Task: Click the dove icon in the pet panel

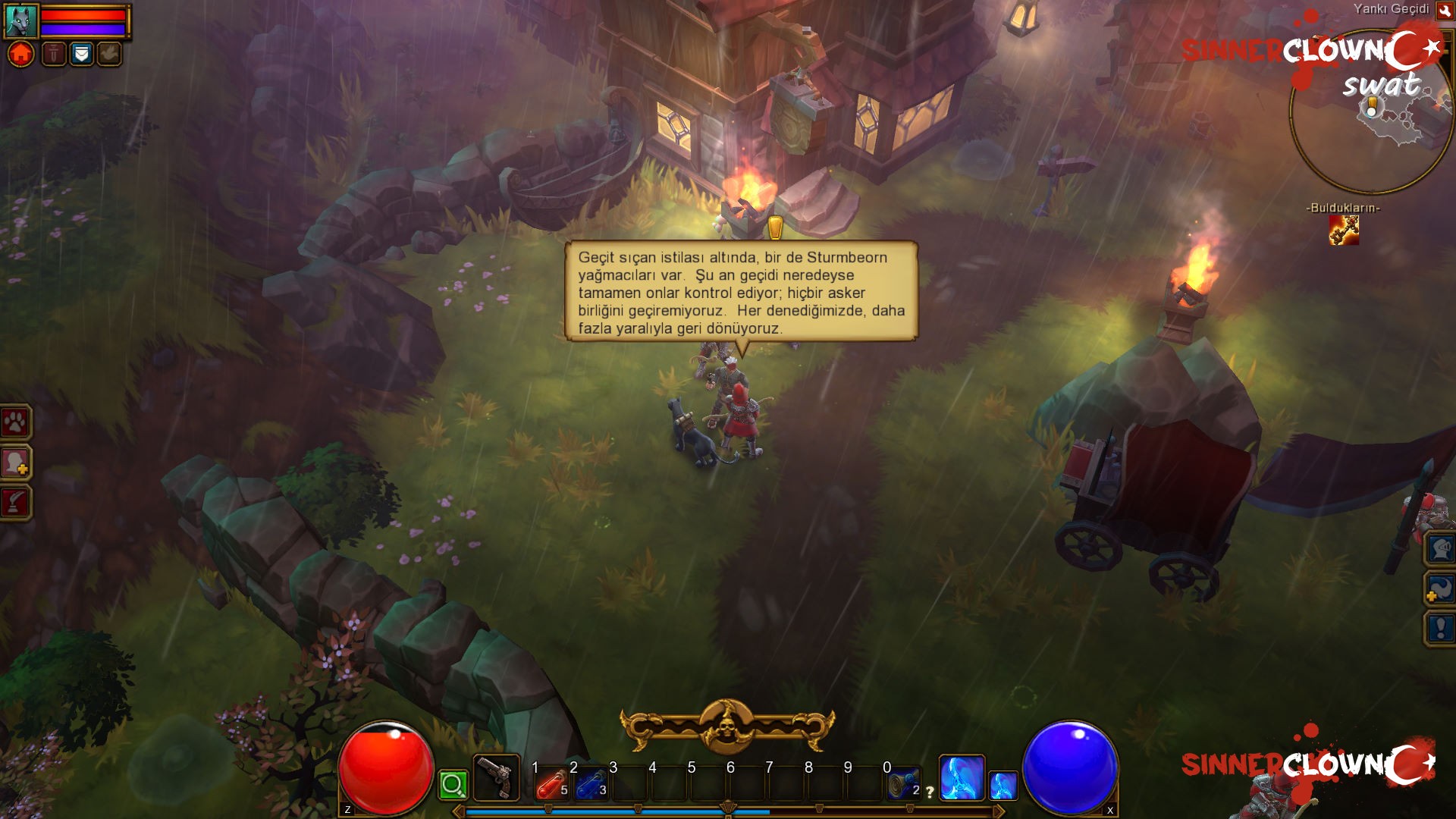Action: pyautogui.click(x=108, y=55)
